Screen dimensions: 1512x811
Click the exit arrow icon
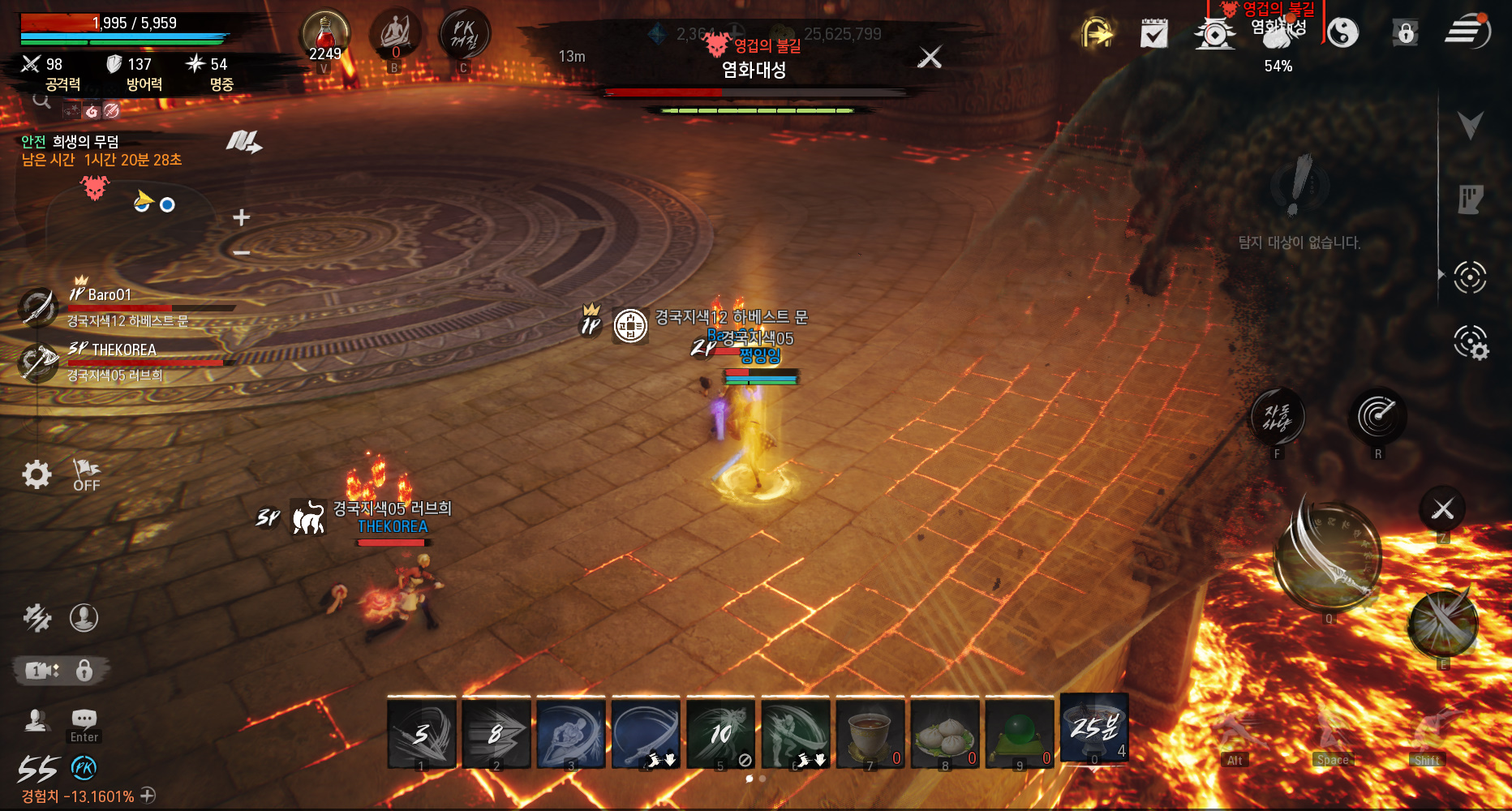coord(1096,34)
